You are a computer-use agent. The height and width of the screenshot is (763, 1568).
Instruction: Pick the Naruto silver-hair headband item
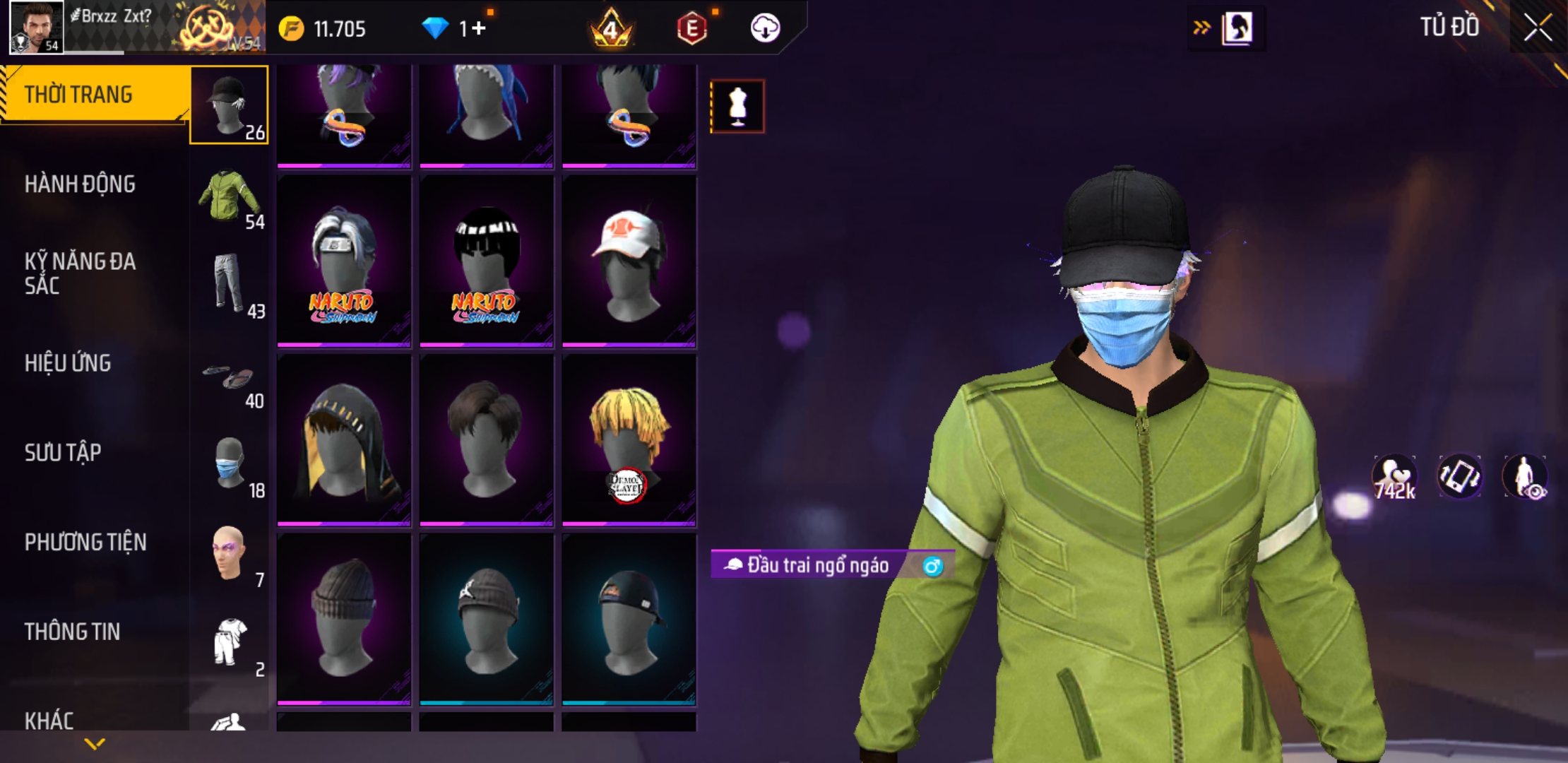tap(344, 261)
